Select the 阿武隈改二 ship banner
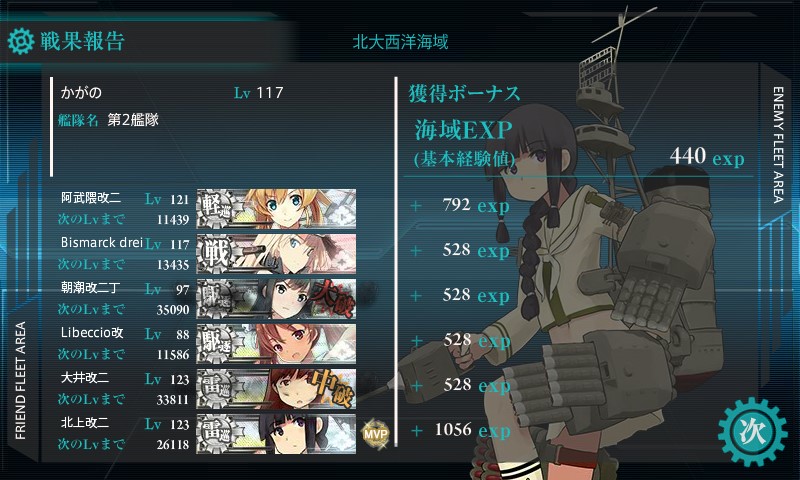Image resolution: width=800 pixels, height=480 pixels. pyautogui.click(x=277, y=207)
